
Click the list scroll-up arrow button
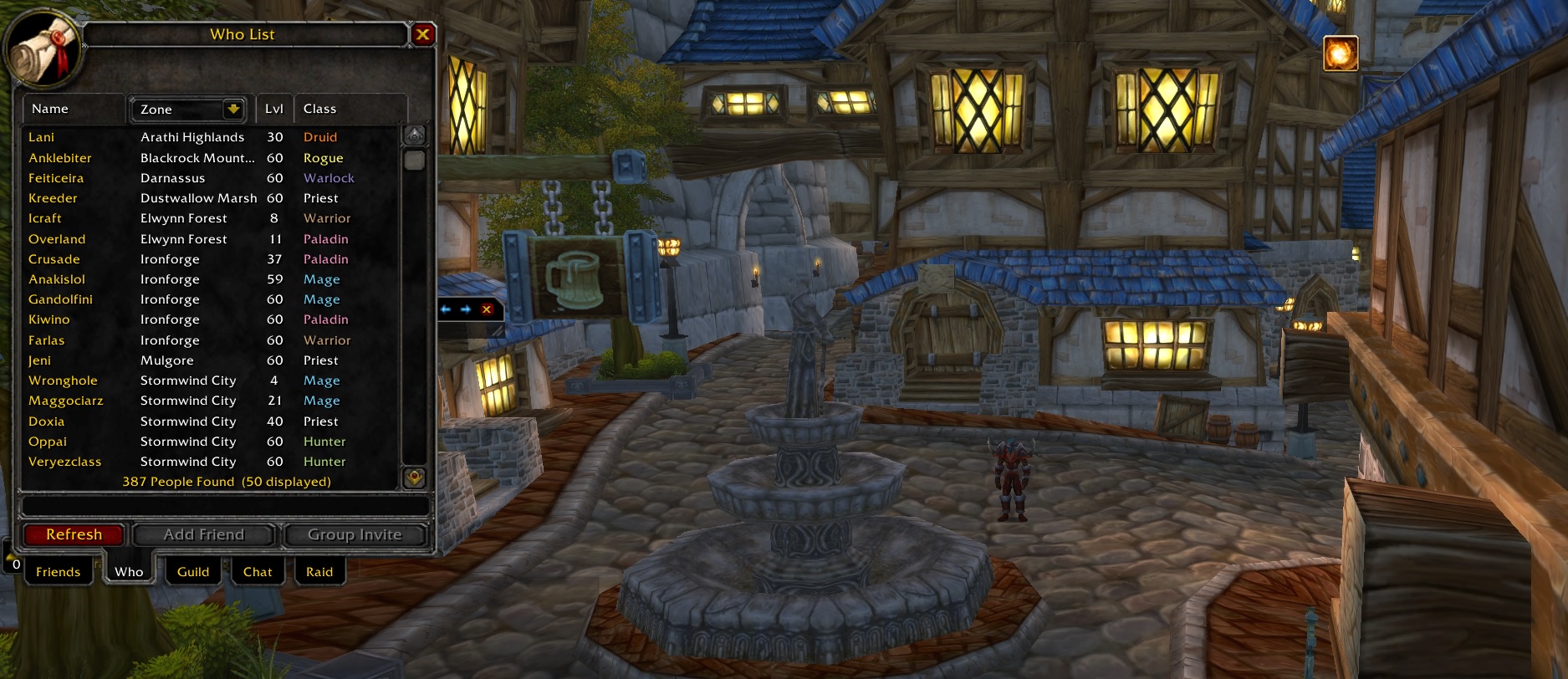point(414,135)
